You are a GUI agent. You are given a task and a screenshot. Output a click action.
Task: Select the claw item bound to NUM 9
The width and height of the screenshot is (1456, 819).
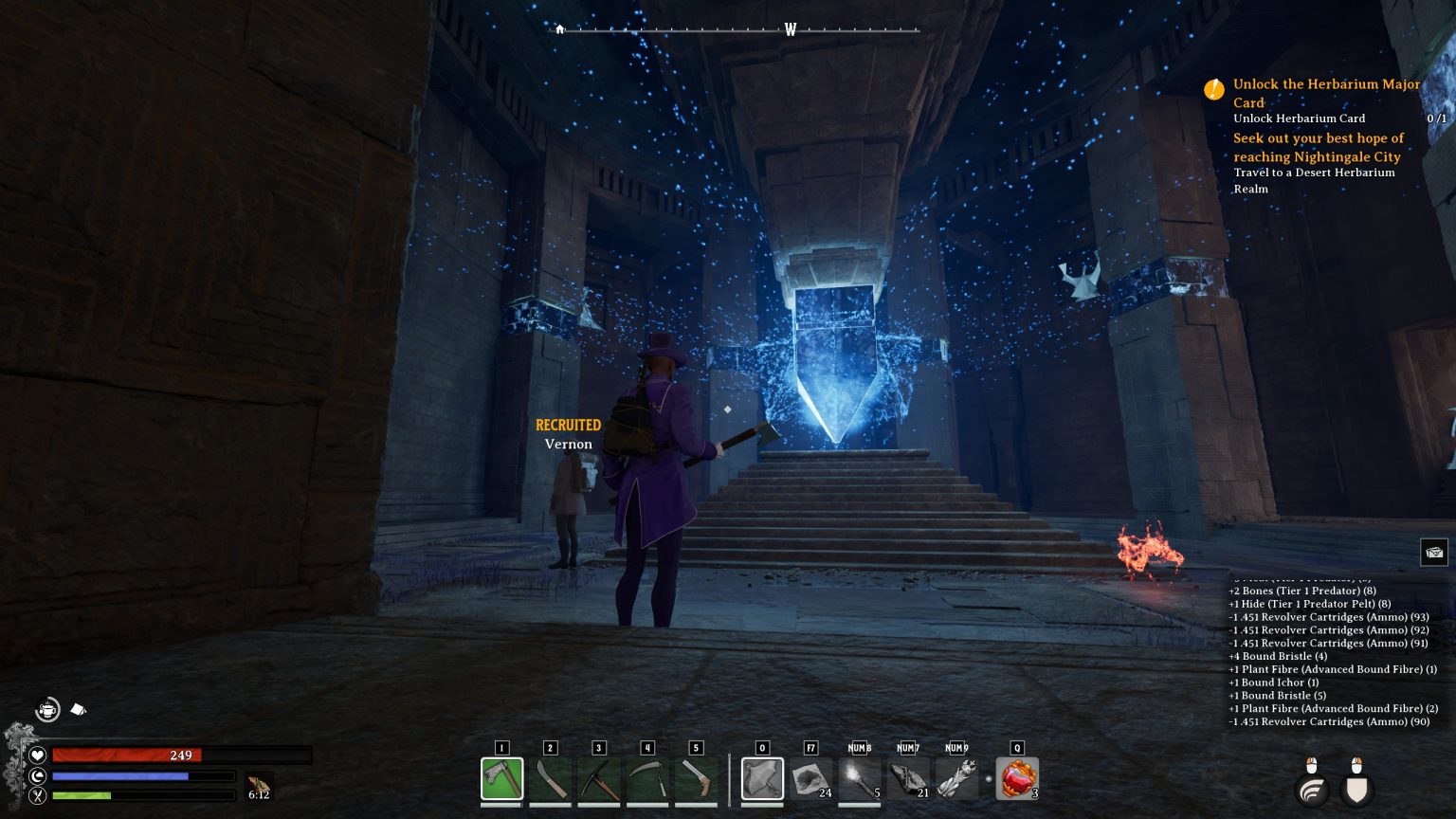(x=956, y=777)
